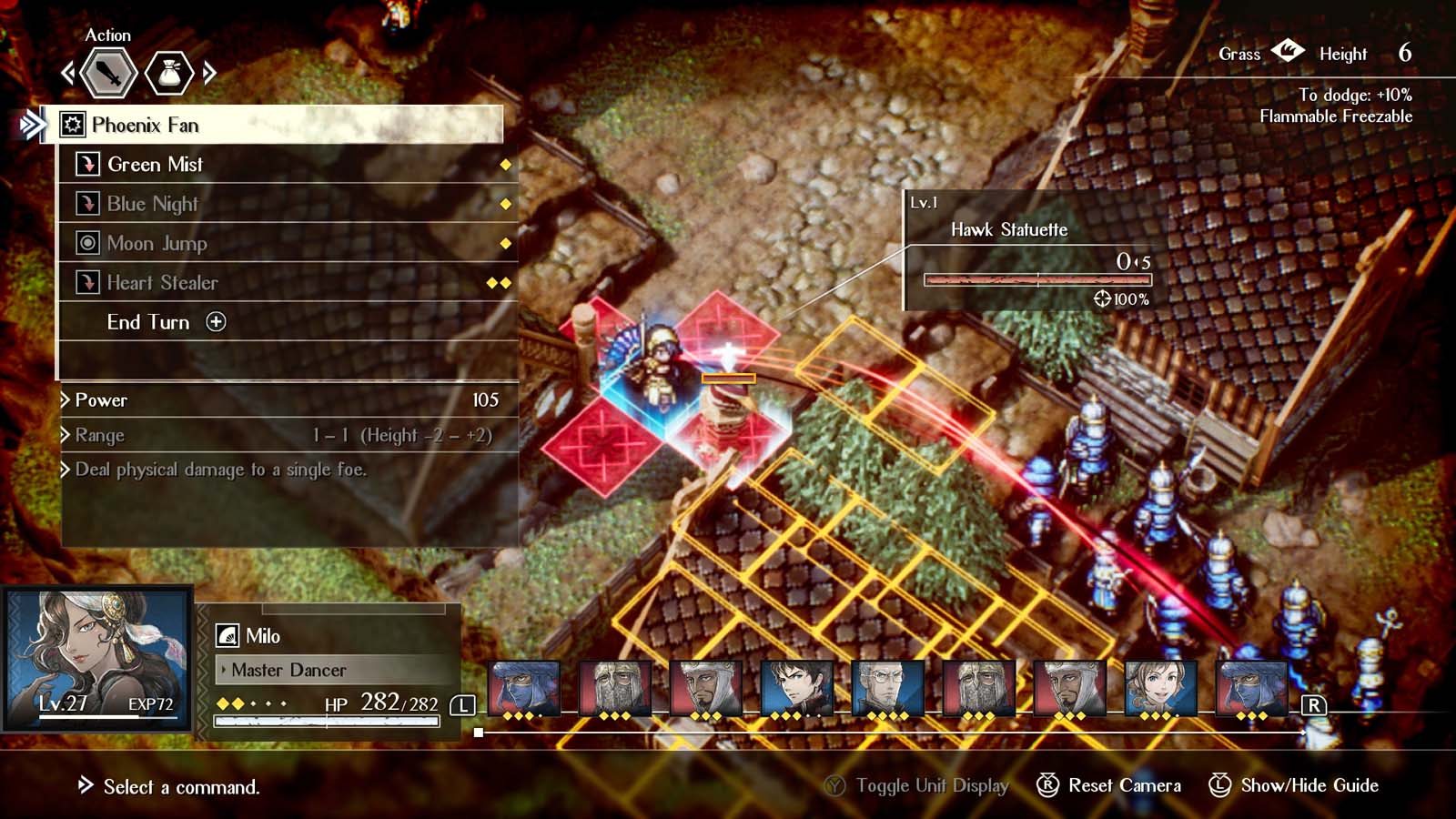Click the Moon Jump circle icon

pos(89,243)
